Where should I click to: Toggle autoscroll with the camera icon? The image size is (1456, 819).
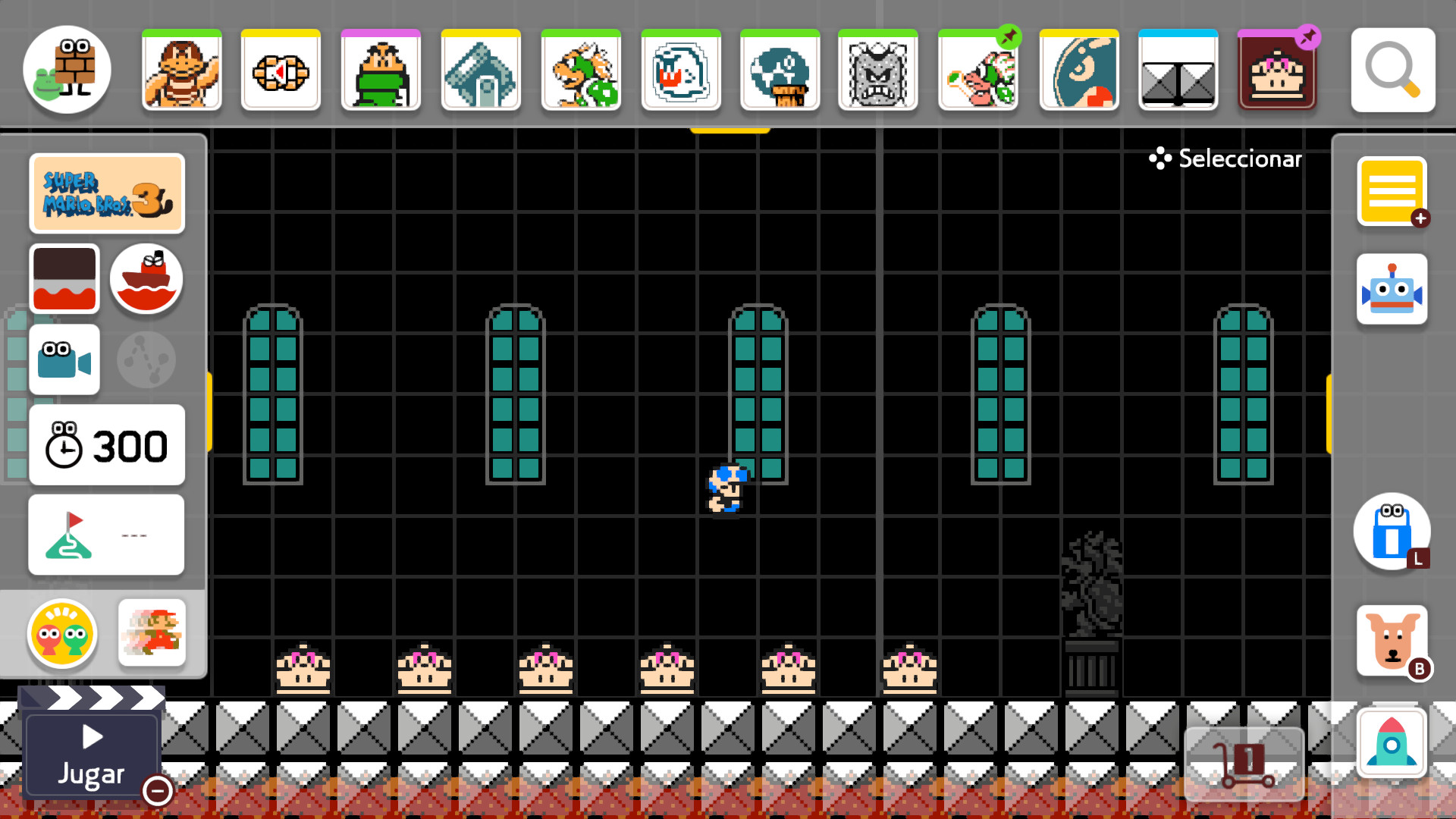[64, 359]
